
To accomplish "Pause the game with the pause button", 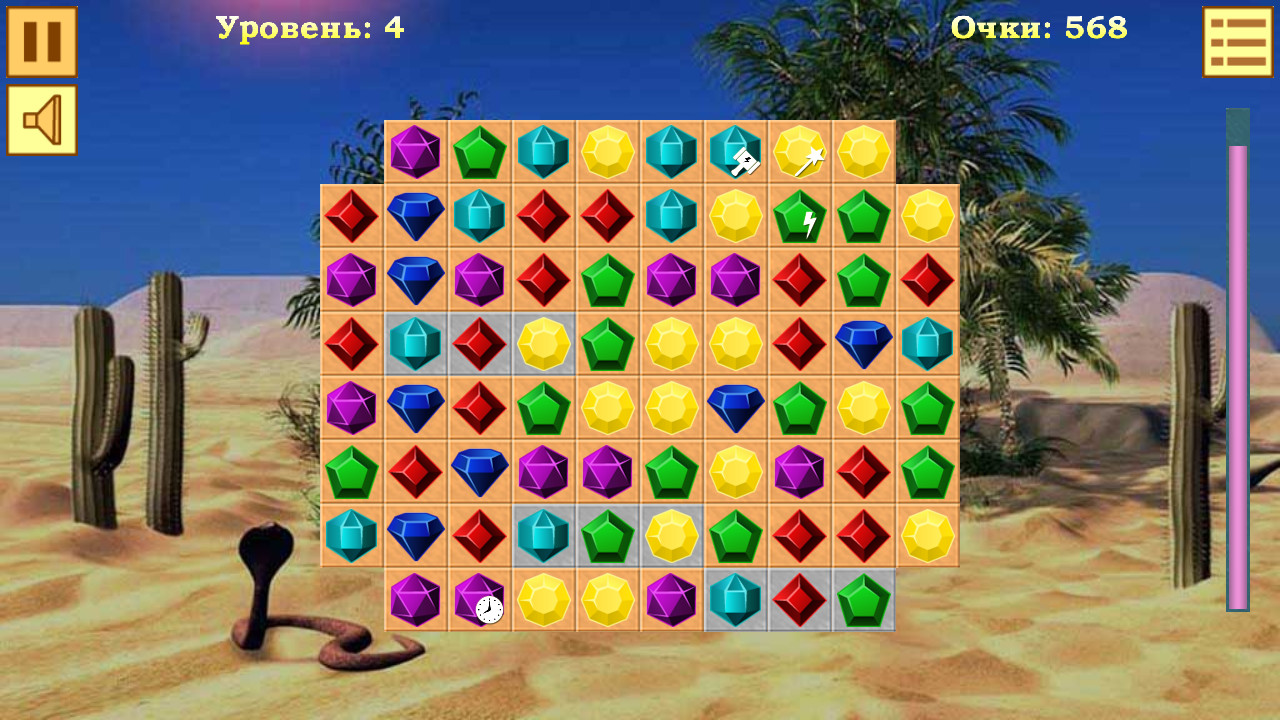I will coord(41,44).
